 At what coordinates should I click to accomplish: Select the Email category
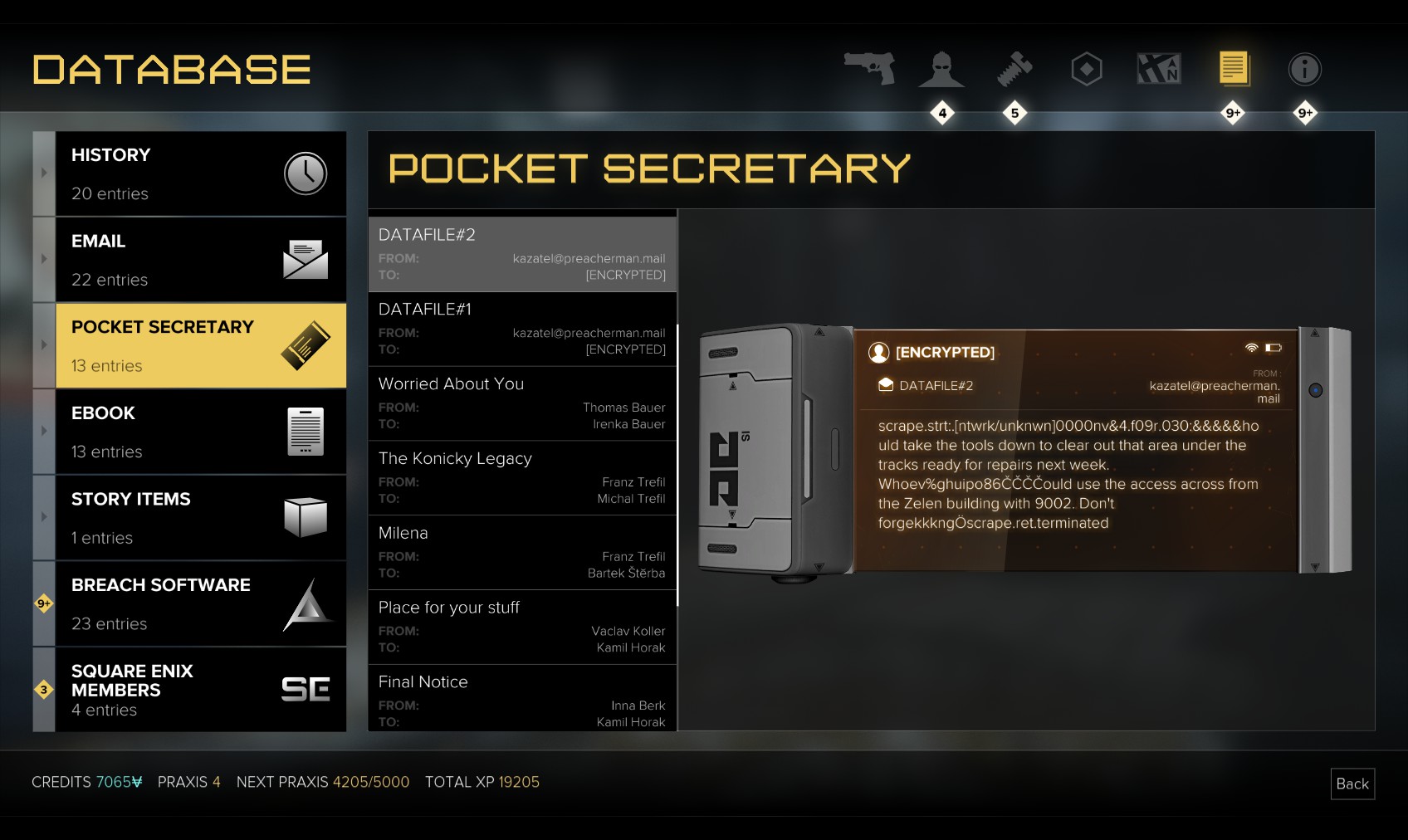(200, 260)
